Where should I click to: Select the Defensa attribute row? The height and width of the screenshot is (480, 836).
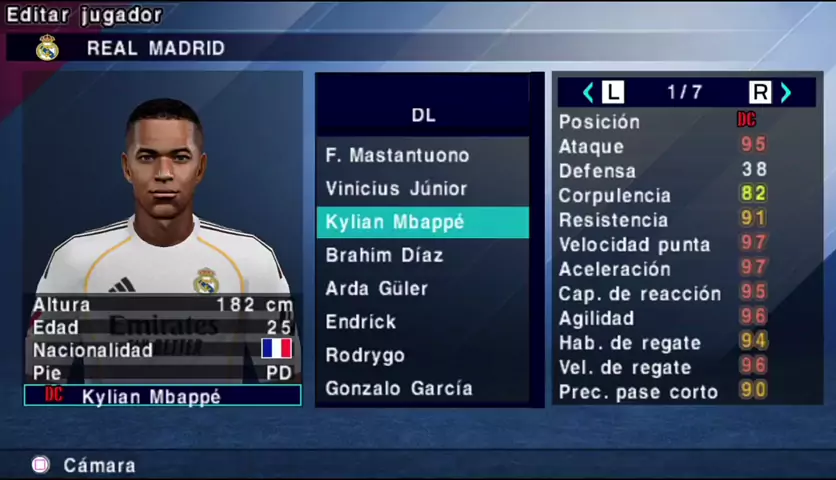point(662,171)
